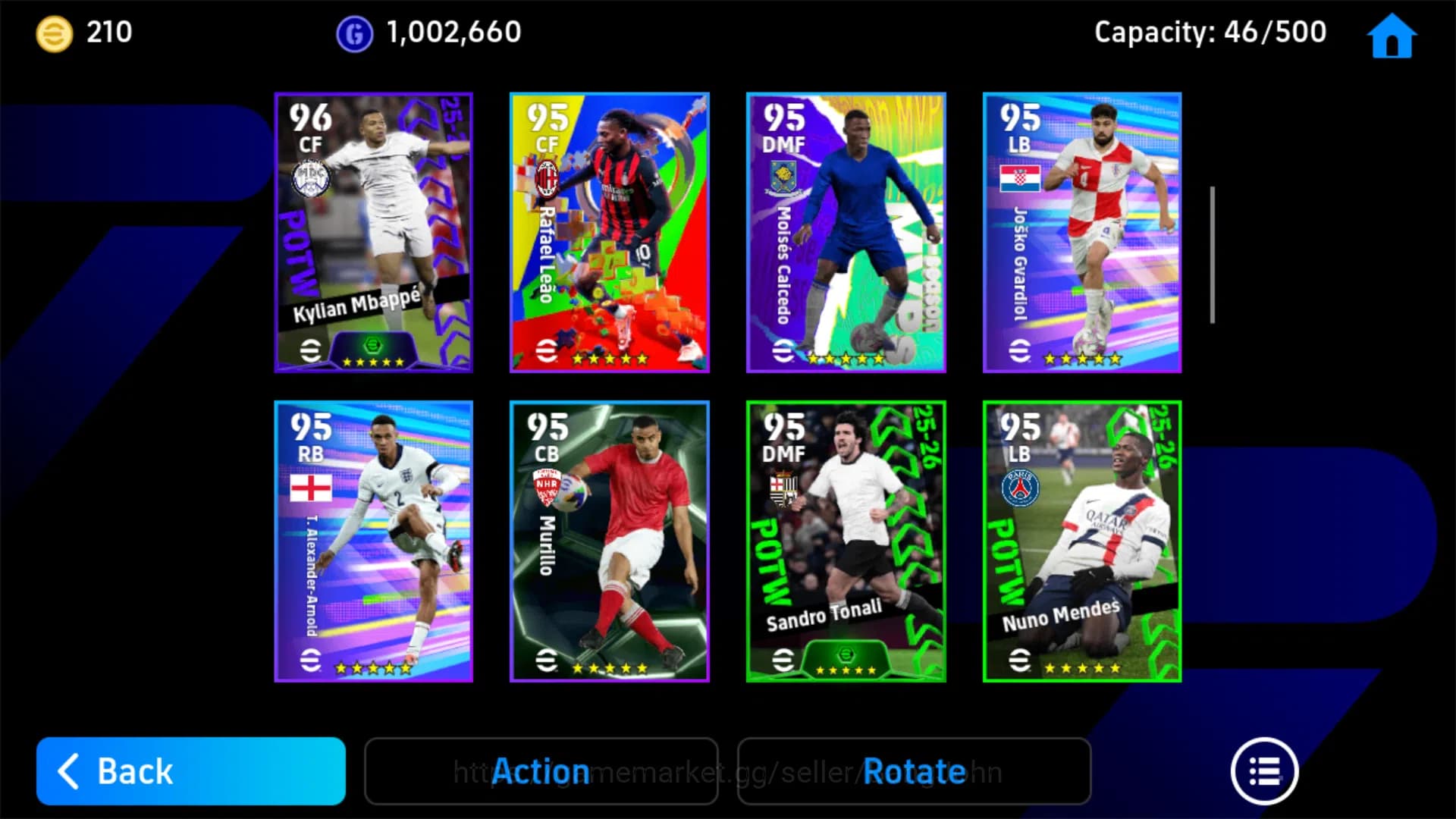This screenshot has width=1456, height=819.
Task: Check the Capacity 46/500 counter
Action: tap(1209, 32)
